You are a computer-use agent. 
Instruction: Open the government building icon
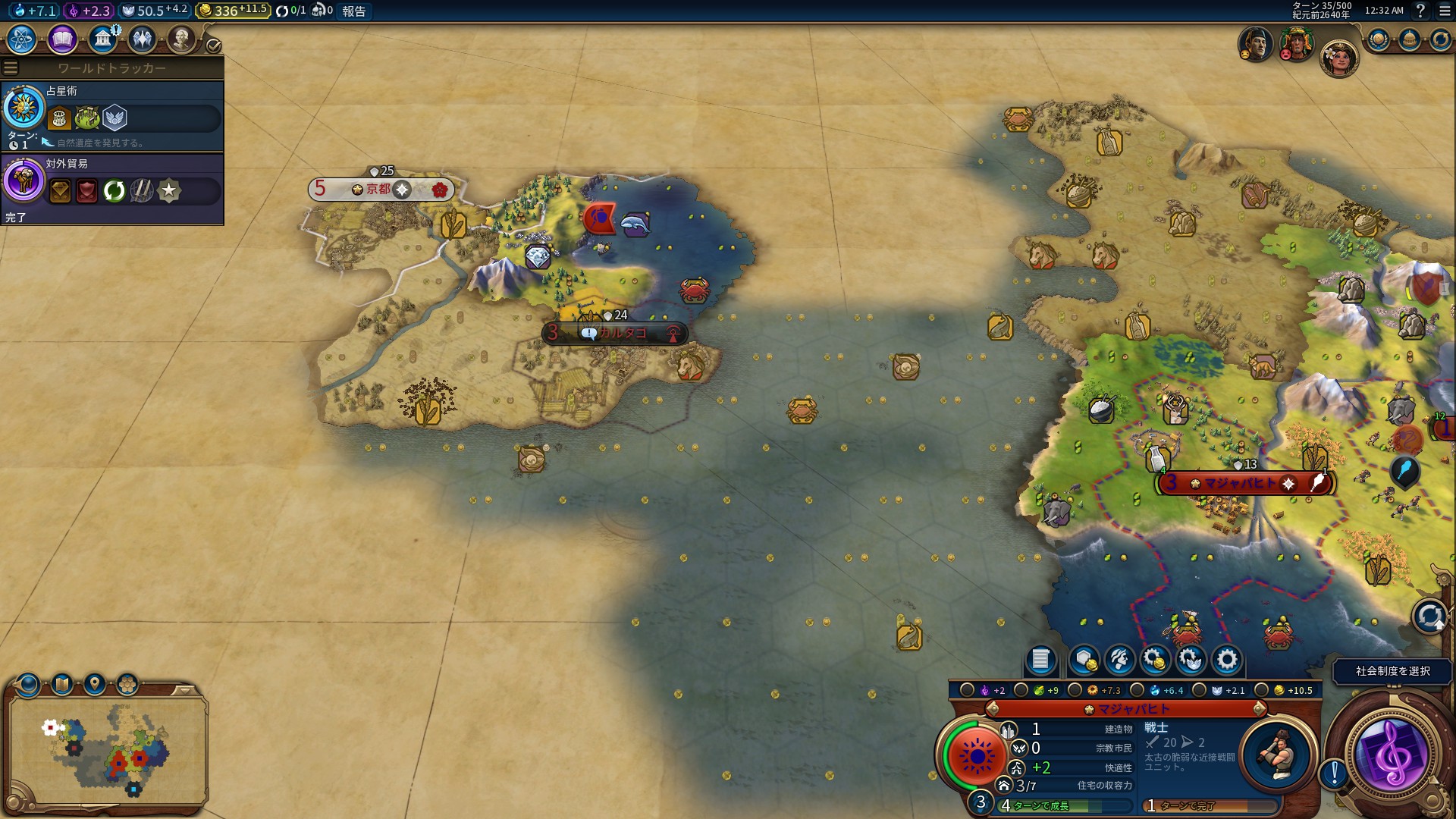tap(102, 39)
